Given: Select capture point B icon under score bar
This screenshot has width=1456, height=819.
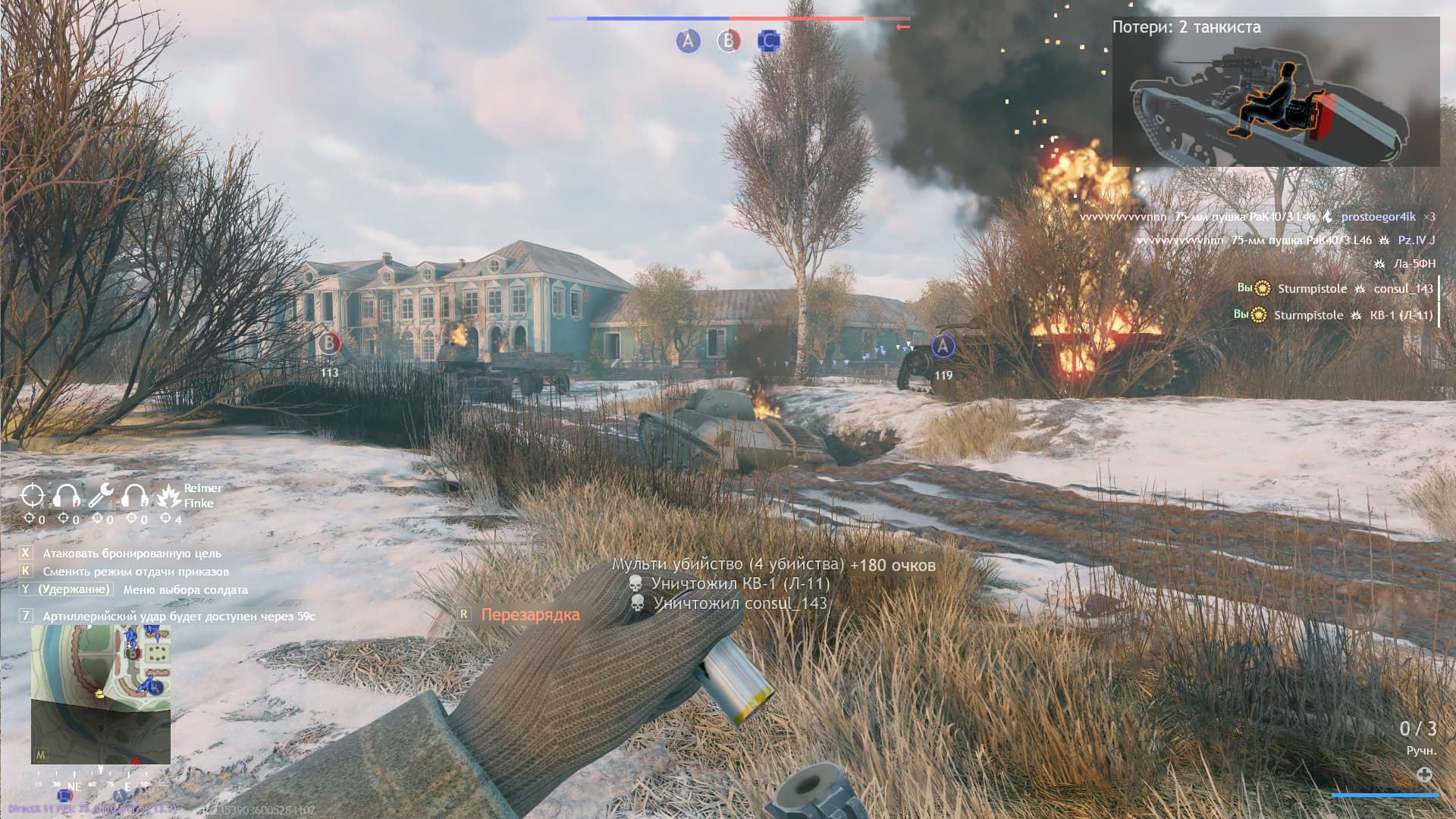Looking at the screenshot, I should click(728, 41).
